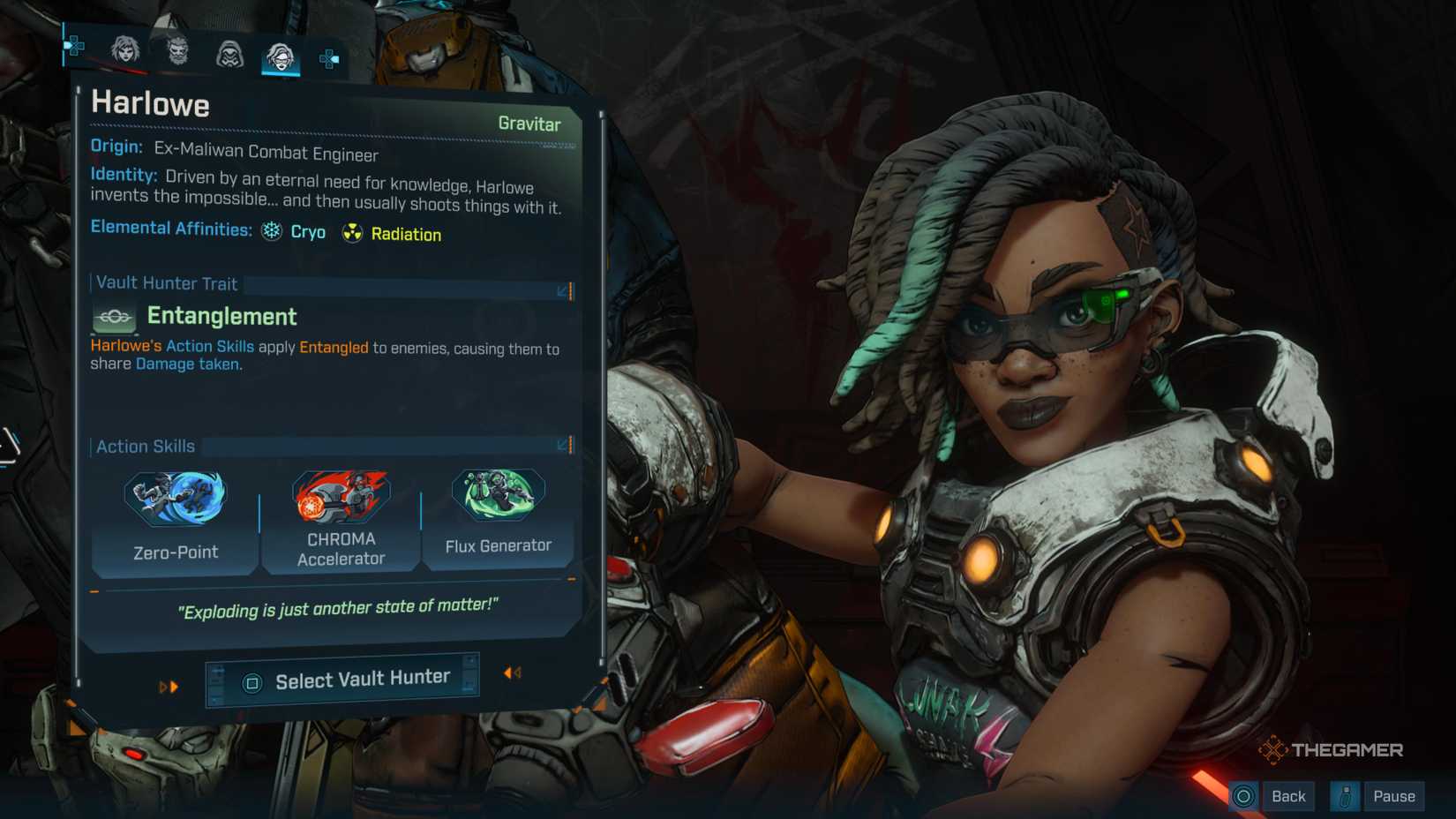Click the circle button icon beside Back

[x=1245, y=795]
